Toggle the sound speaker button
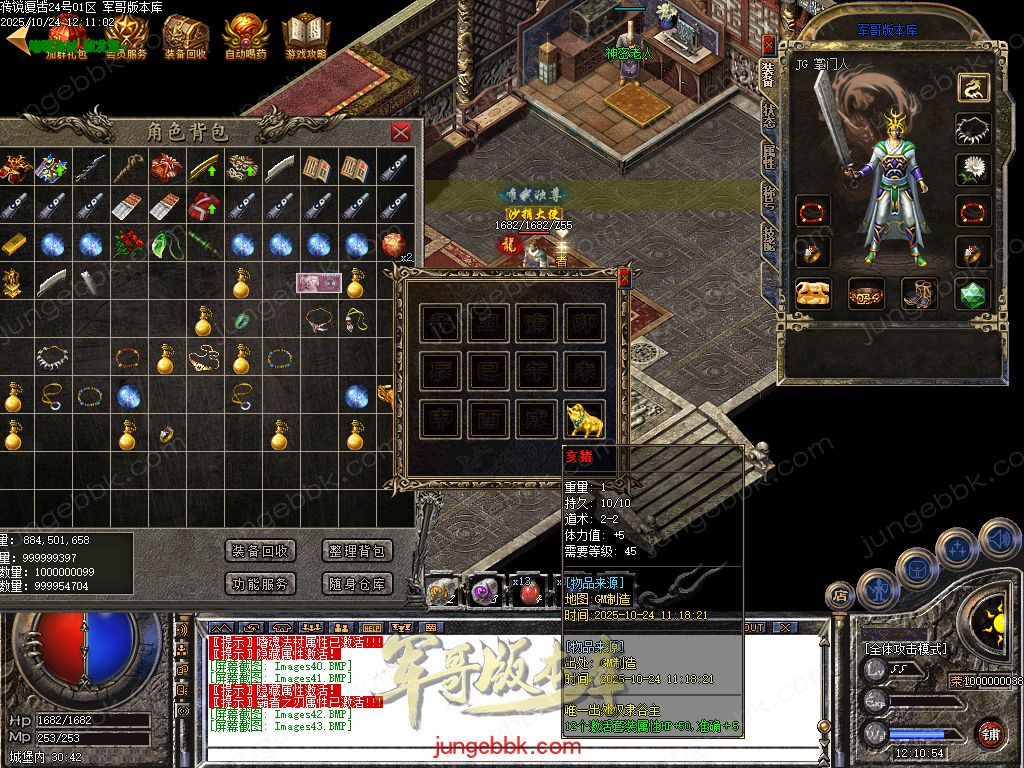This screenshot has height=768, width=1024. coord(997,540)
